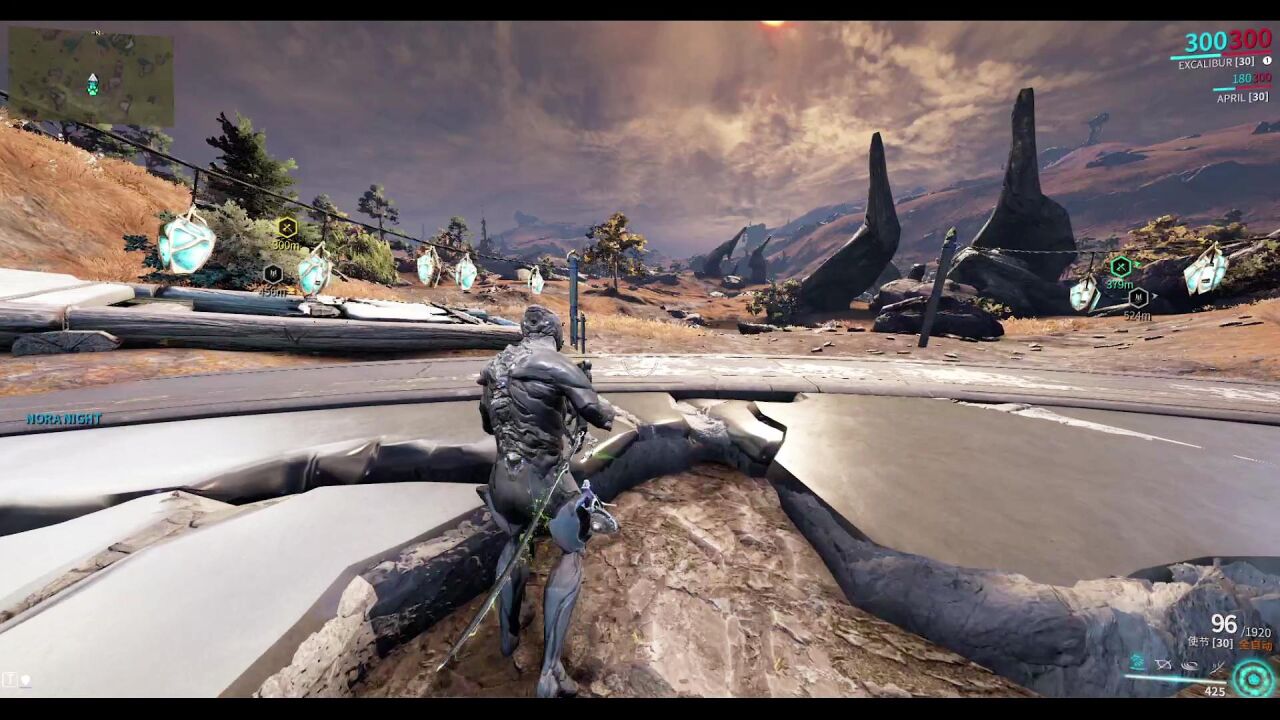Toggle the 全自动 fire mode indicator
Viewport: 1280px width, 720px height.
pyautogui.click(x=1256, y=644)
